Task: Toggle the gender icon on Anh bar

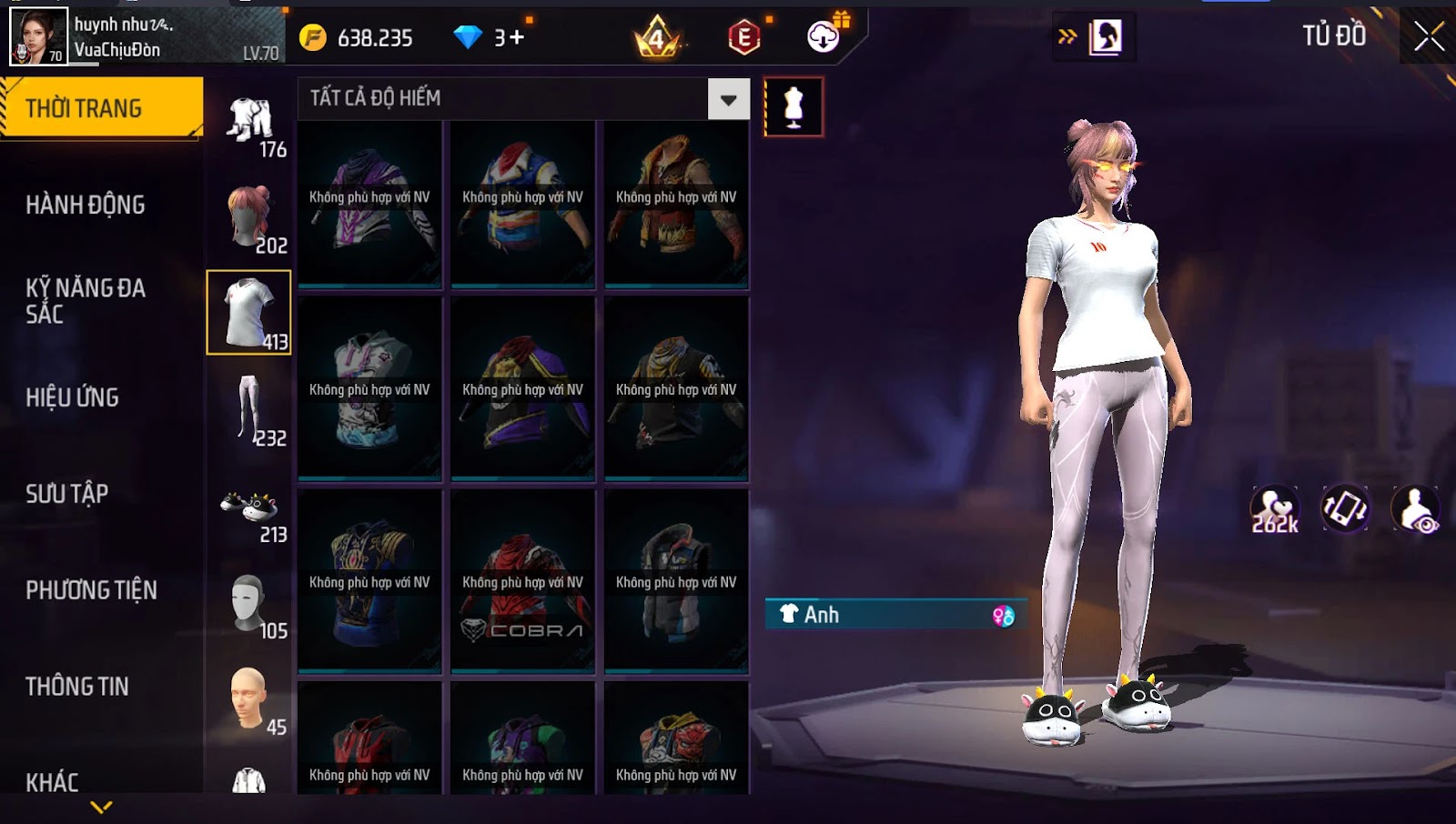Action: 1003,616
